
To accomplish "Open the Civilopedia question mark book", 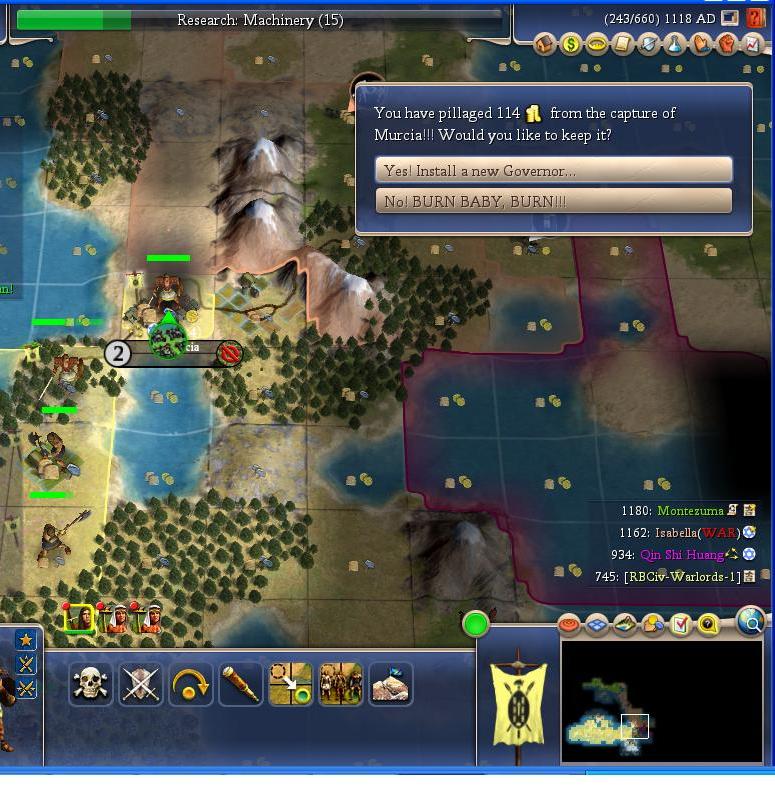I will [x=757, y=18].
